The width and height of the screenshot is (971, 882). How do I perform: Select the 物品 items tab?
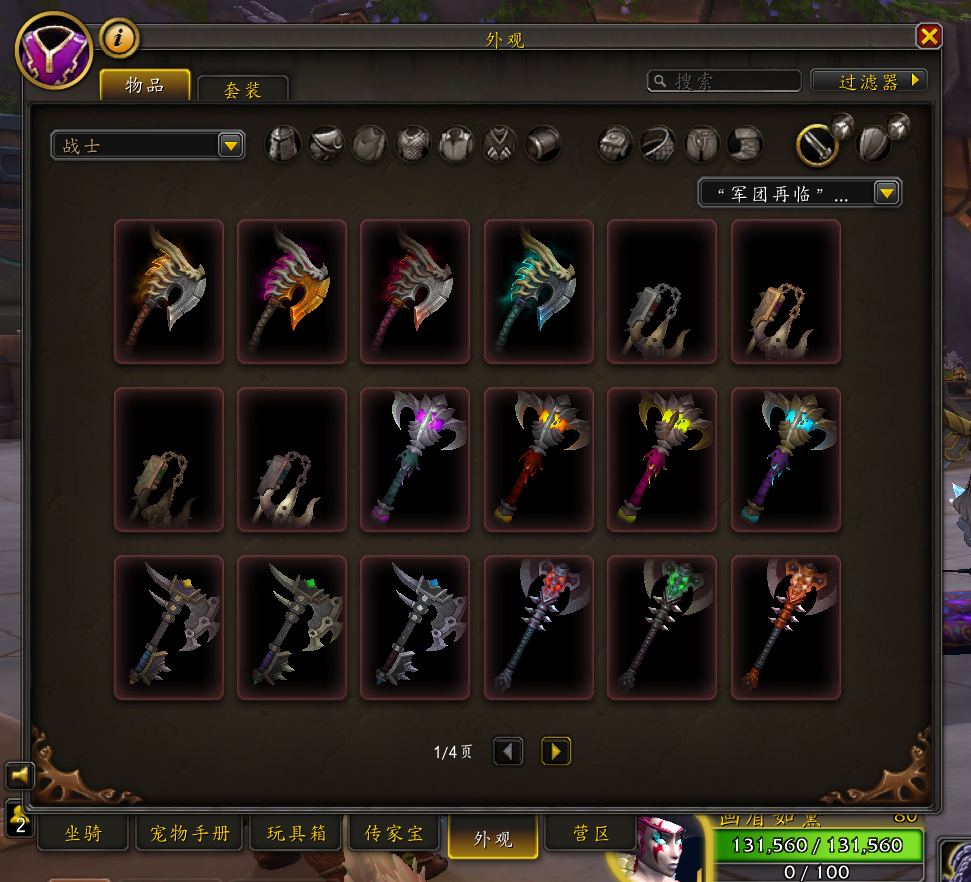point(145,85)
